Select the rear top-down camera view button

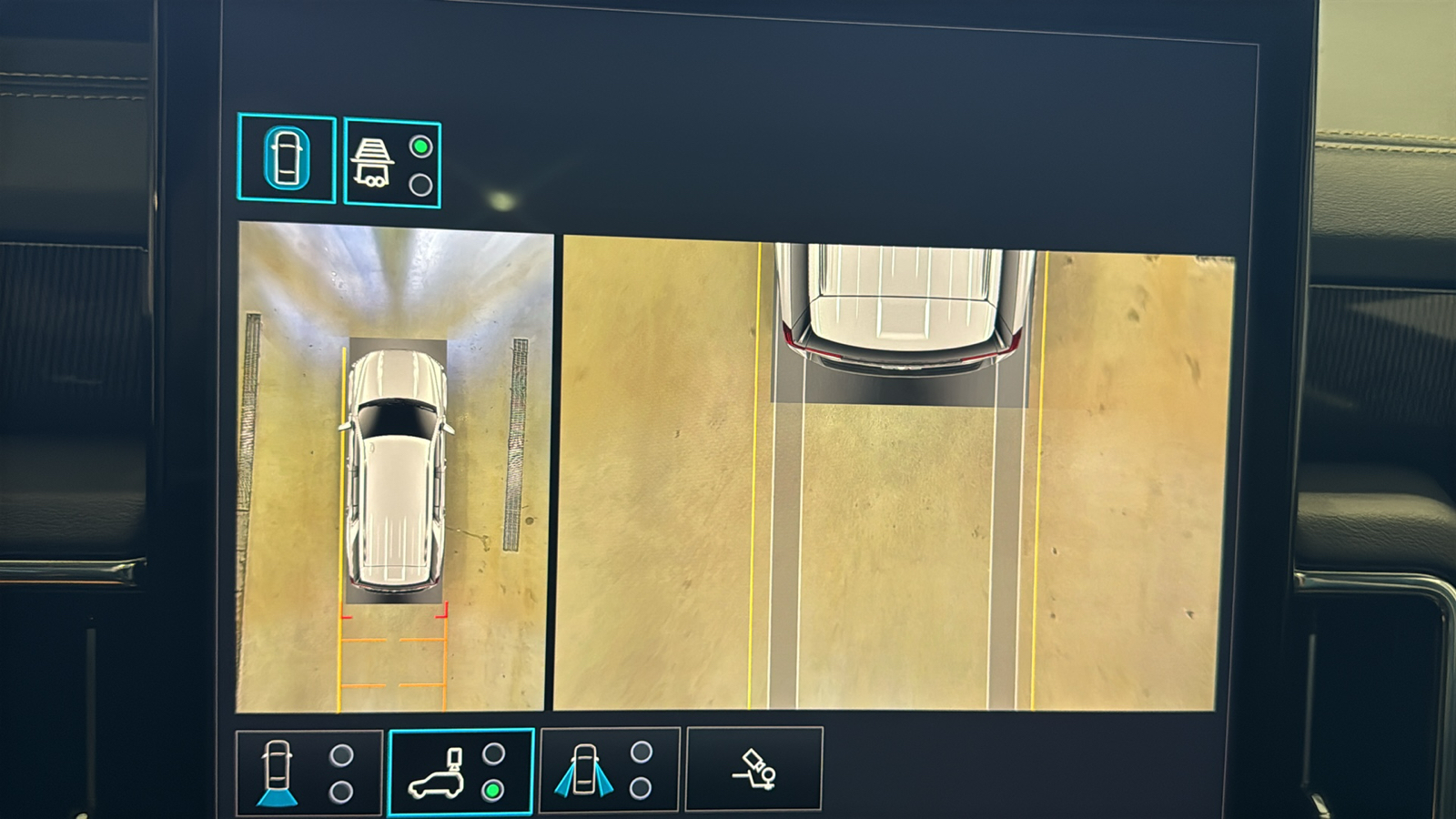[460, 773]
